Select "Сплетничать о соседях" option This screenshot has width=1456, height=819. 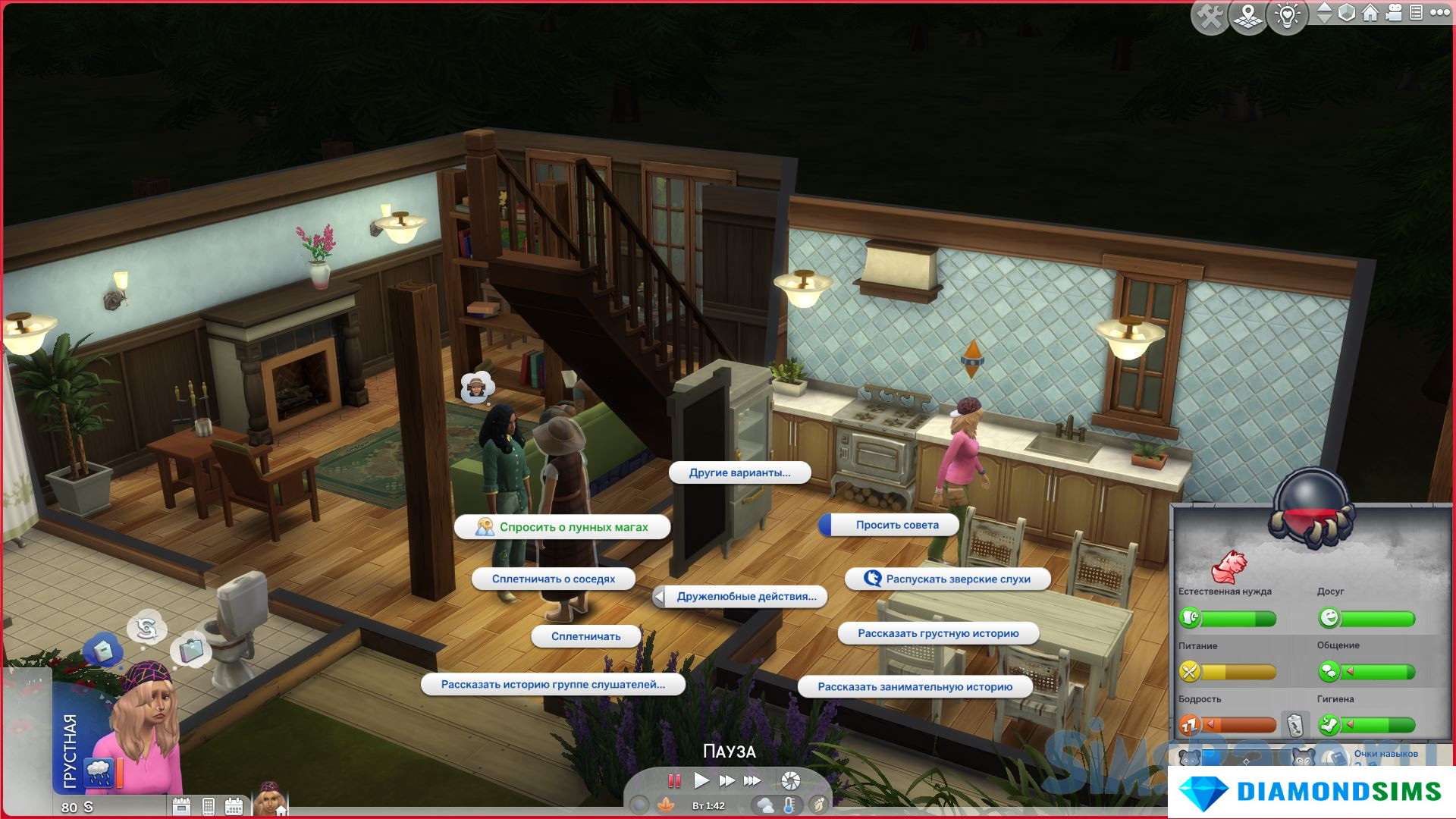(x=553, y=579)
